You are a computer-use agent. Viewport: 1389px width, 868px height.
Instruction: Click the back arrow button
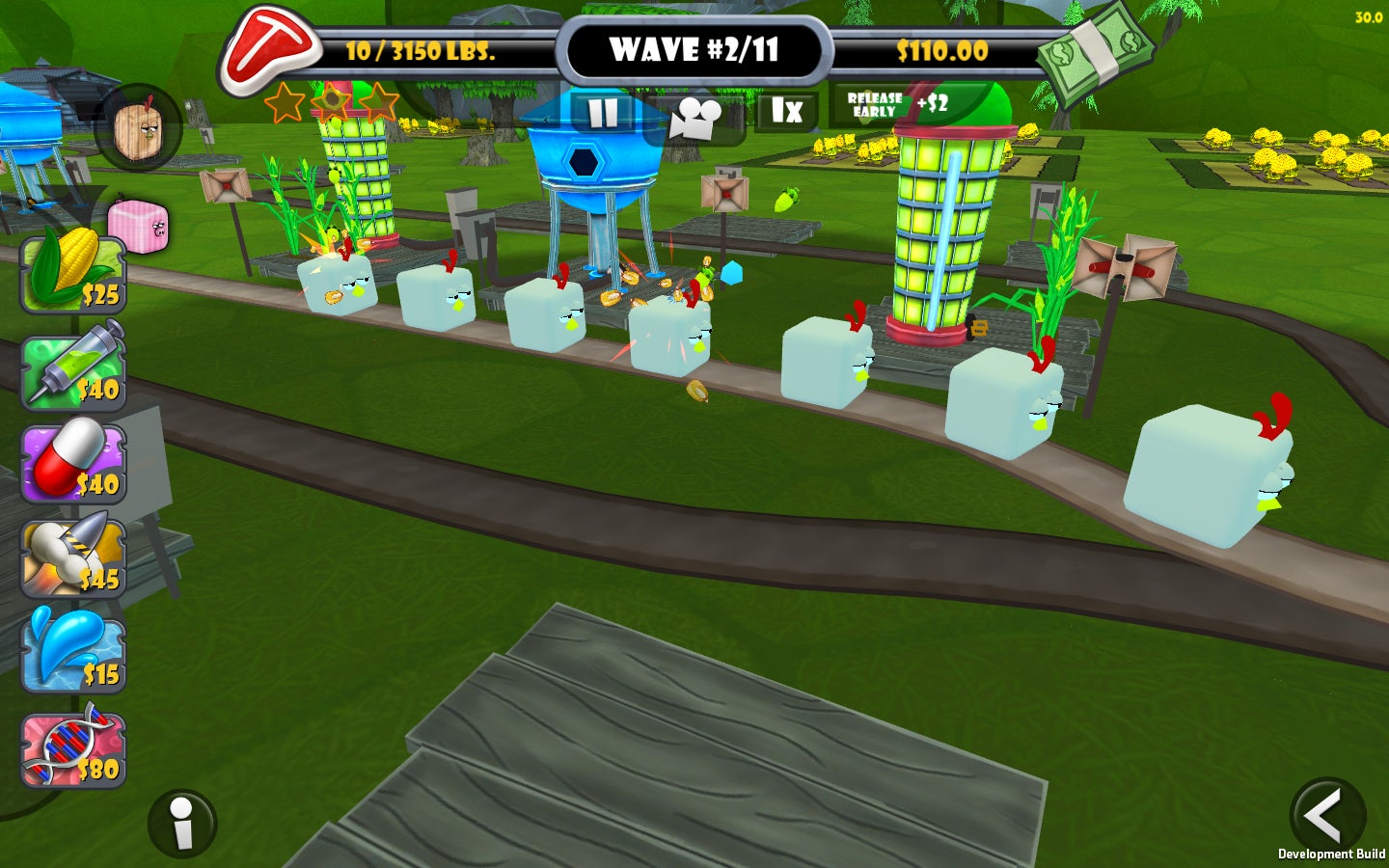tap(1326, 815)
